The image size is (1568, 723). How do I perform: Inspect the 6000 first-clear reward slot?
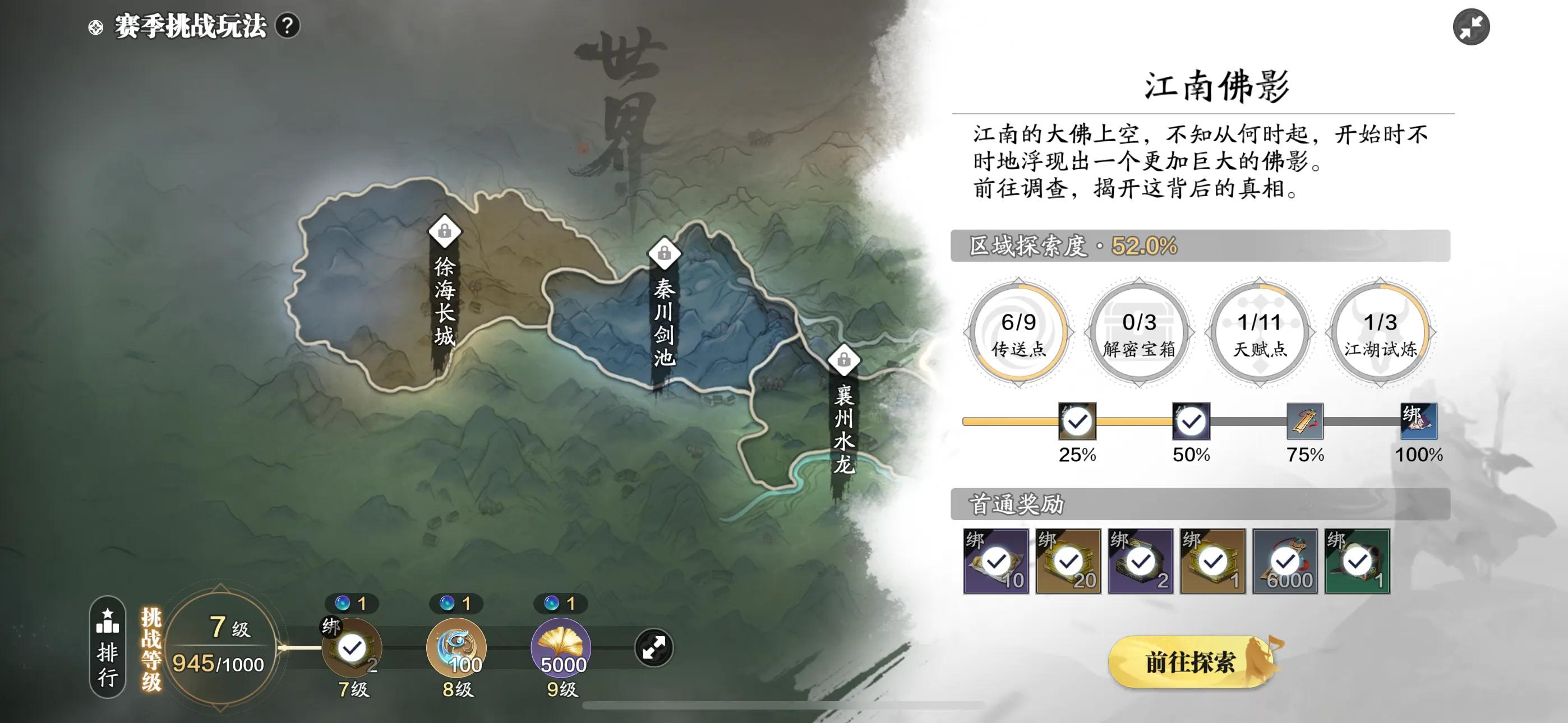point(1284,561)
